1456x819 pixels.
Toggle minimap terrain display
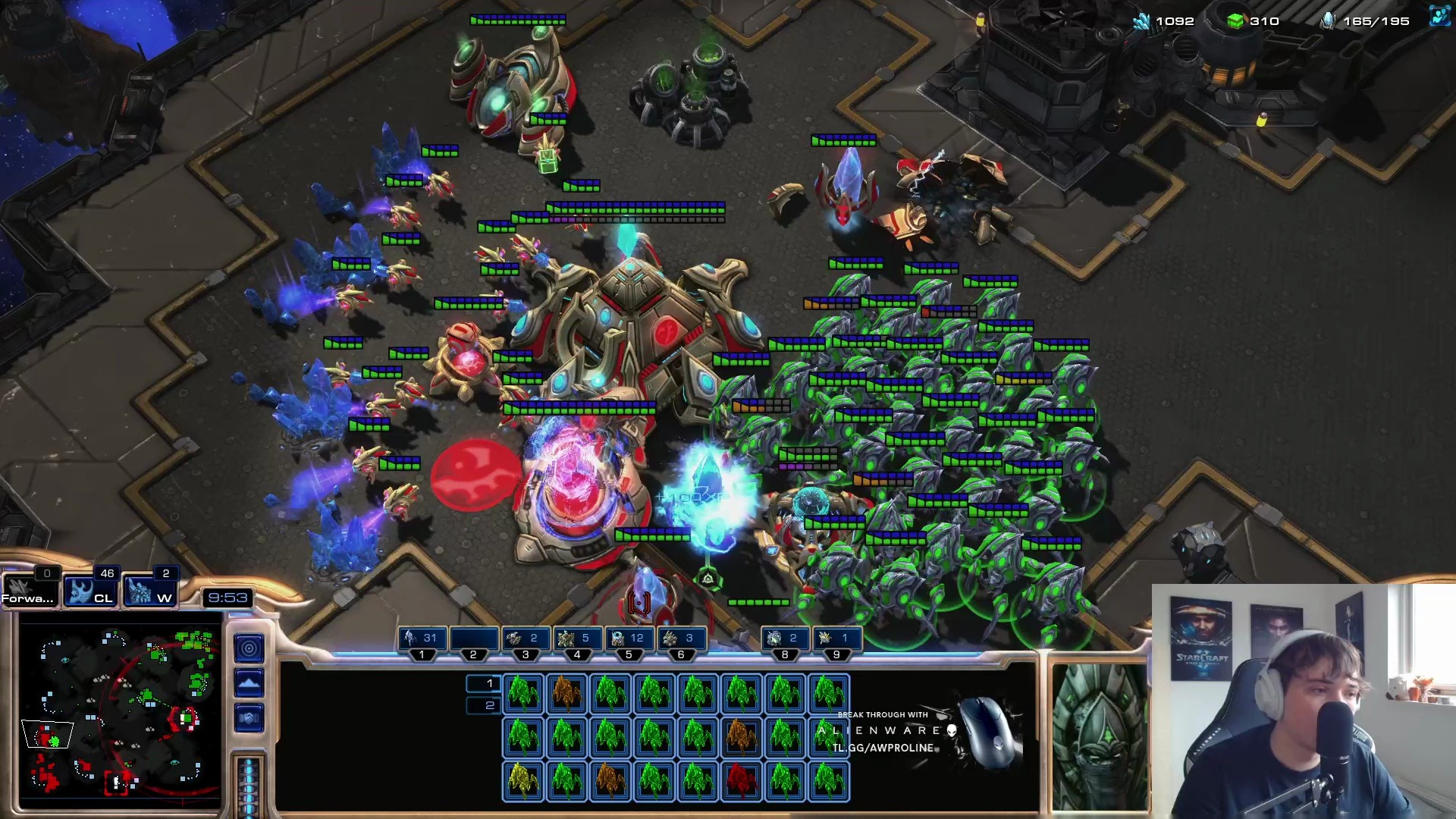pyautogui.click(x=249, y=683)
